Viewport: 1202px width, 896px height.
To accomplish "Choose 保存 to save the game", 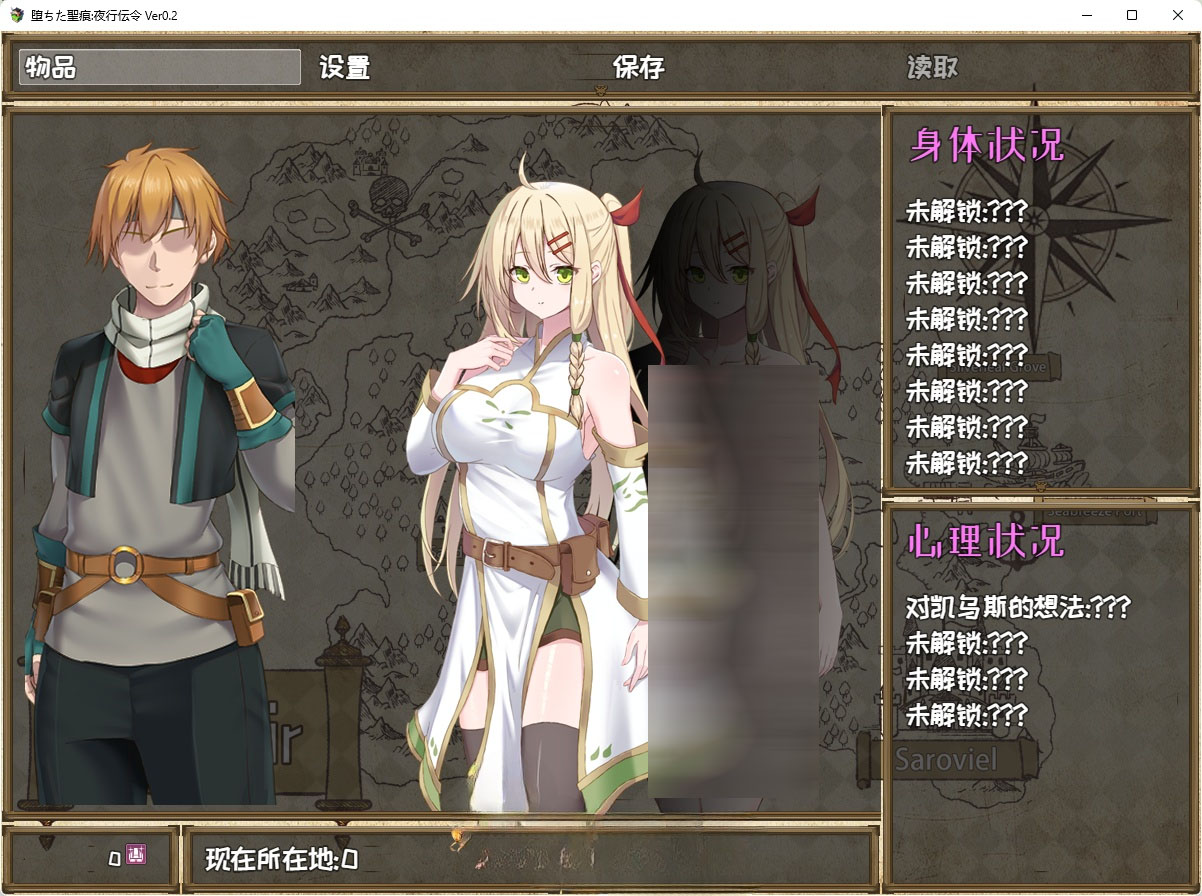I will pyautogui.click(x=639, y=67).
